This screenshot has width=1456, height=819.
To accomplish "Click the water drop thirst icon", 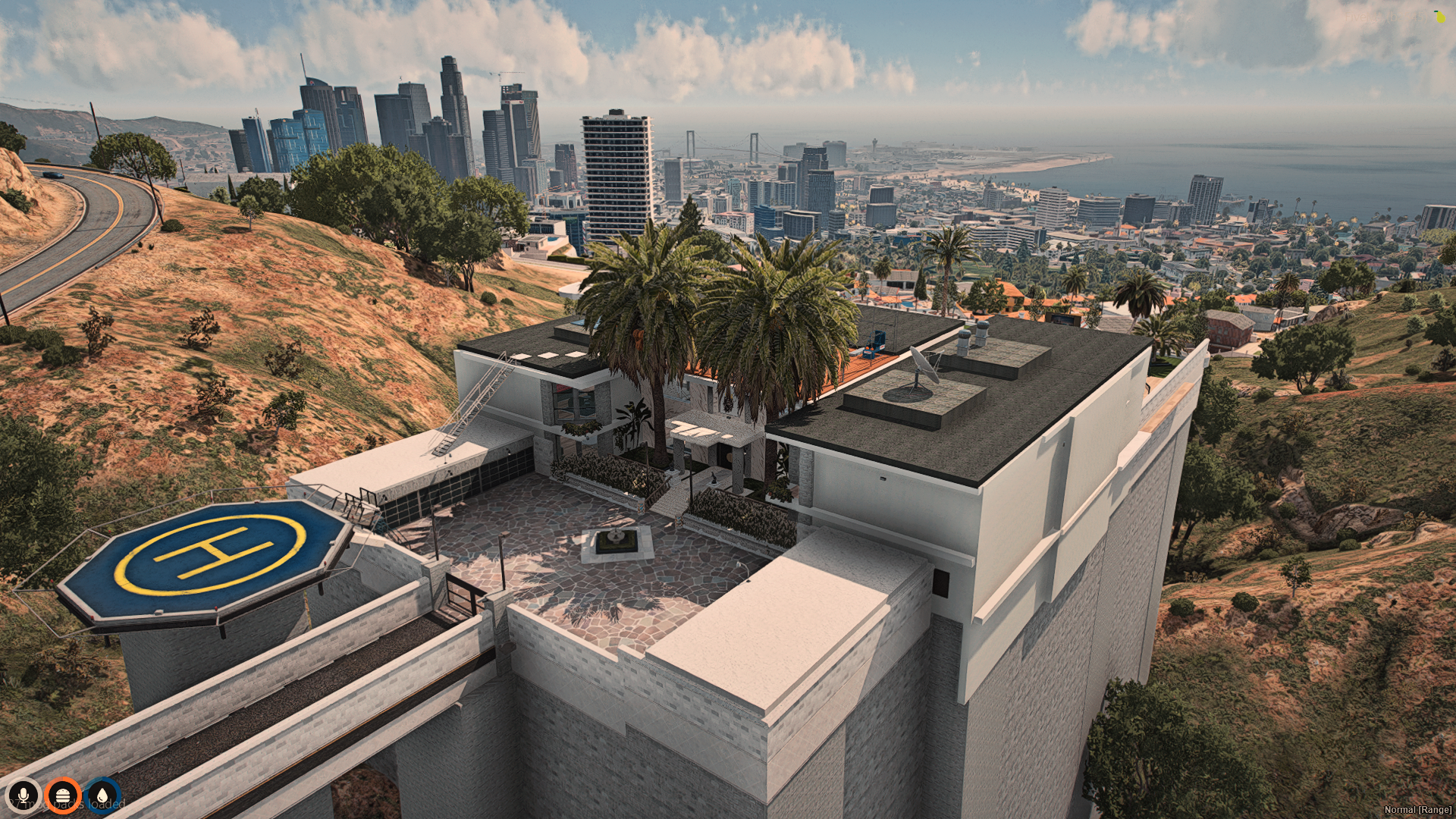I will pos(102,795).
